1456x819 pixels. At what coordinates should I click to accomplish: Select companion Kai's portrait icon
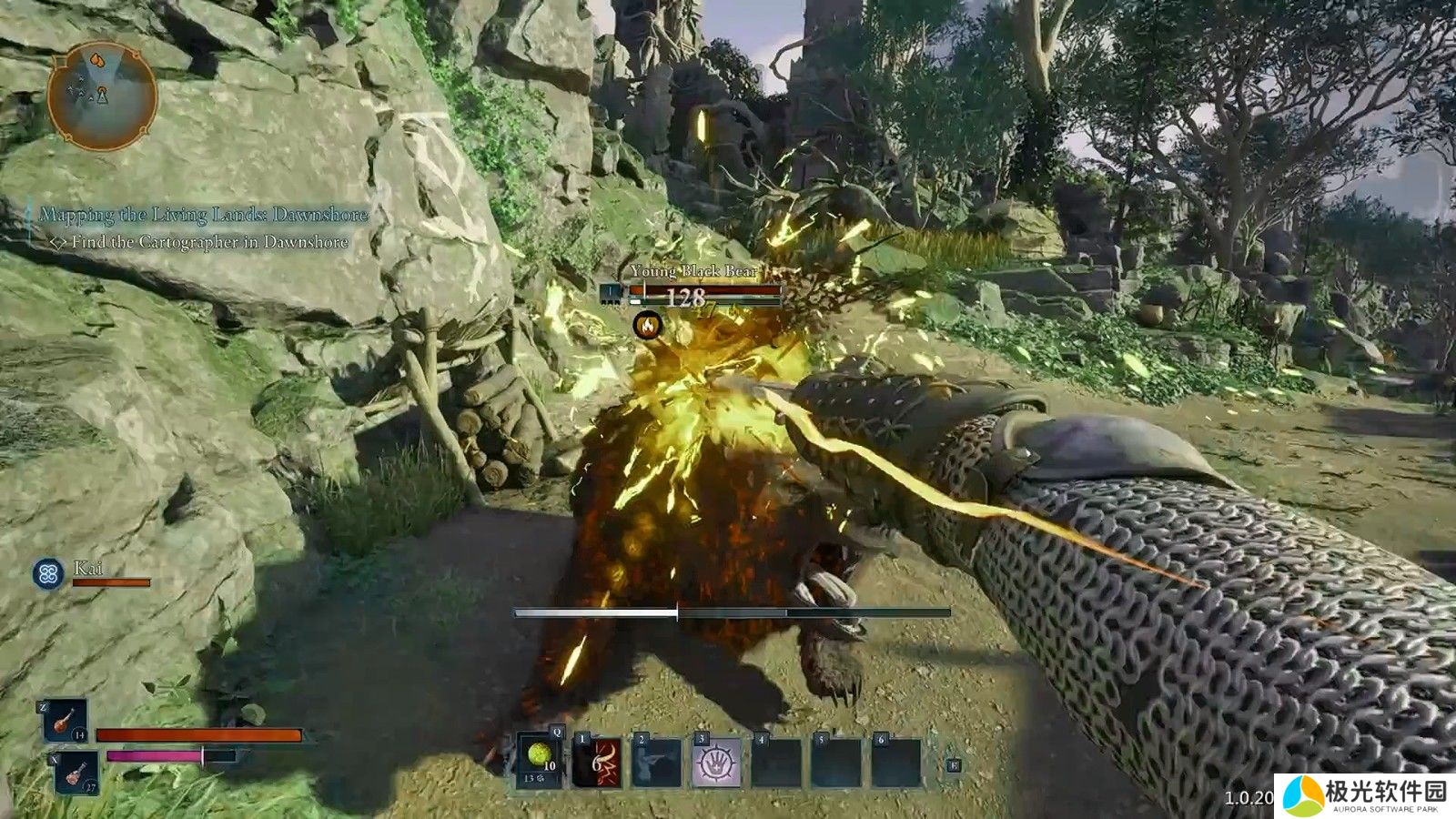(47, 573)
